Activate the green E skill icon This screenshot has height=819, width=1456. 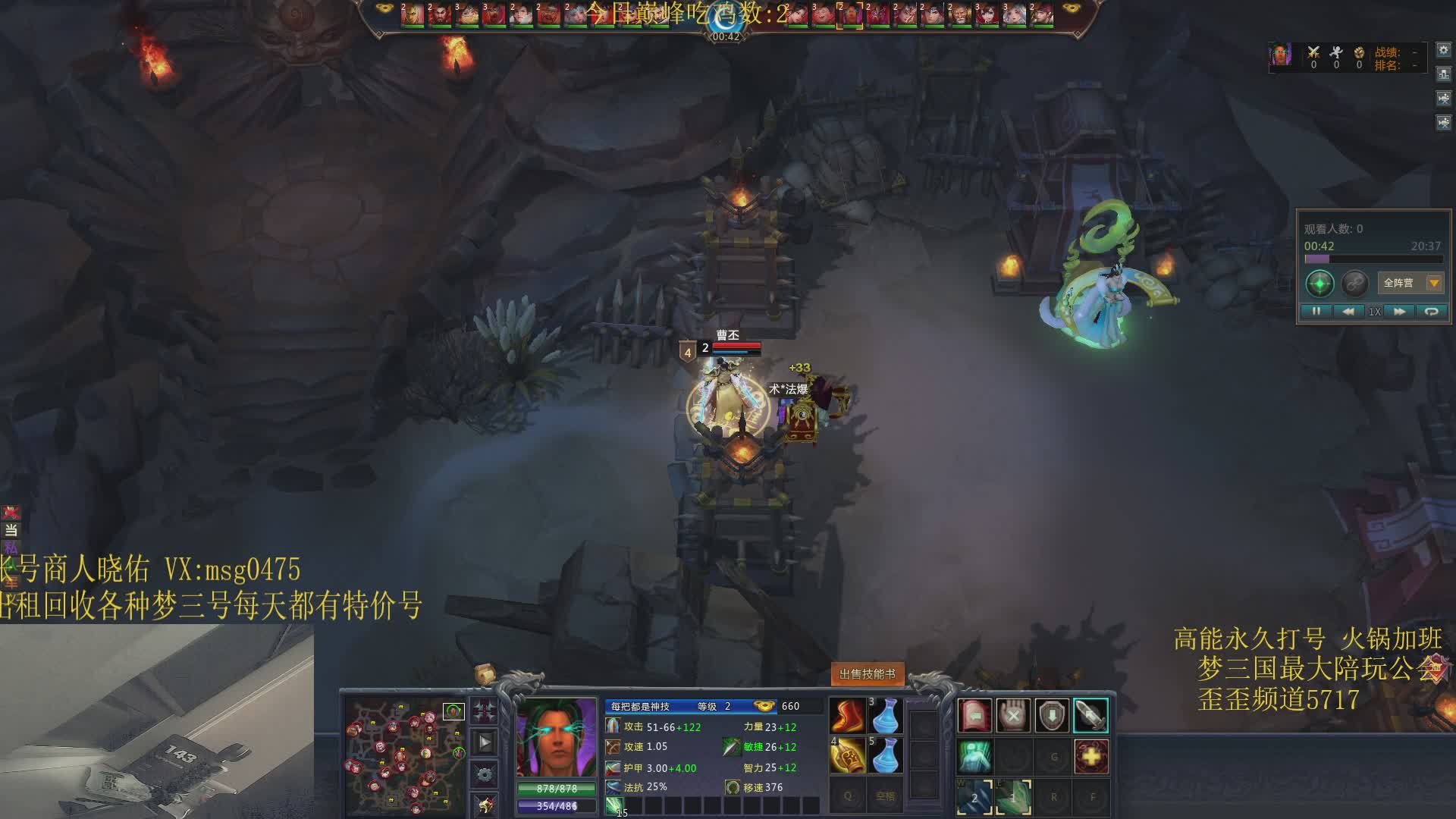pos(1013,797)
